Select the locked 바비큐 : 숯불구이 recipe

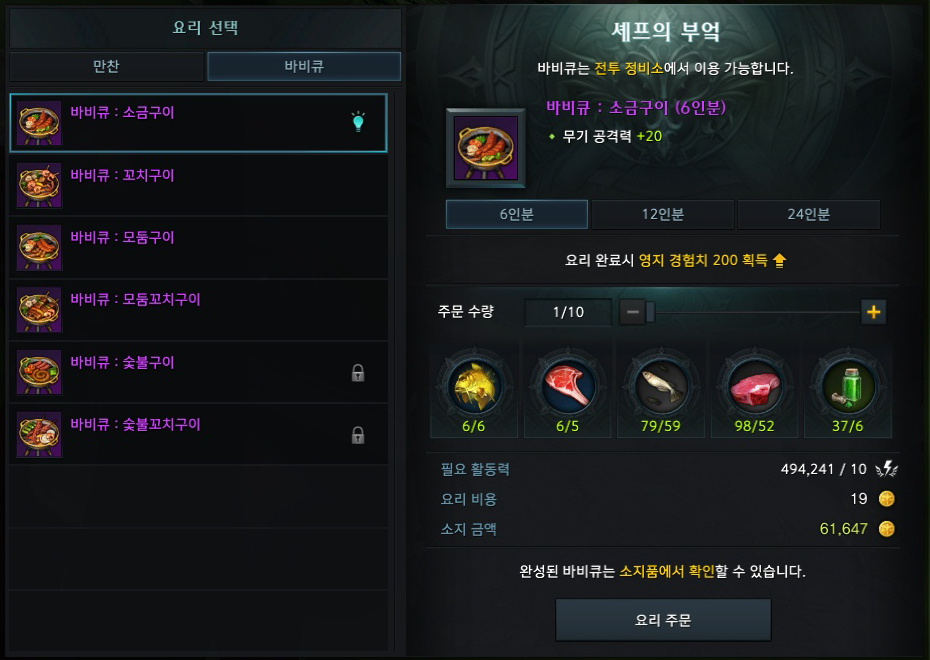pos(198,372)
